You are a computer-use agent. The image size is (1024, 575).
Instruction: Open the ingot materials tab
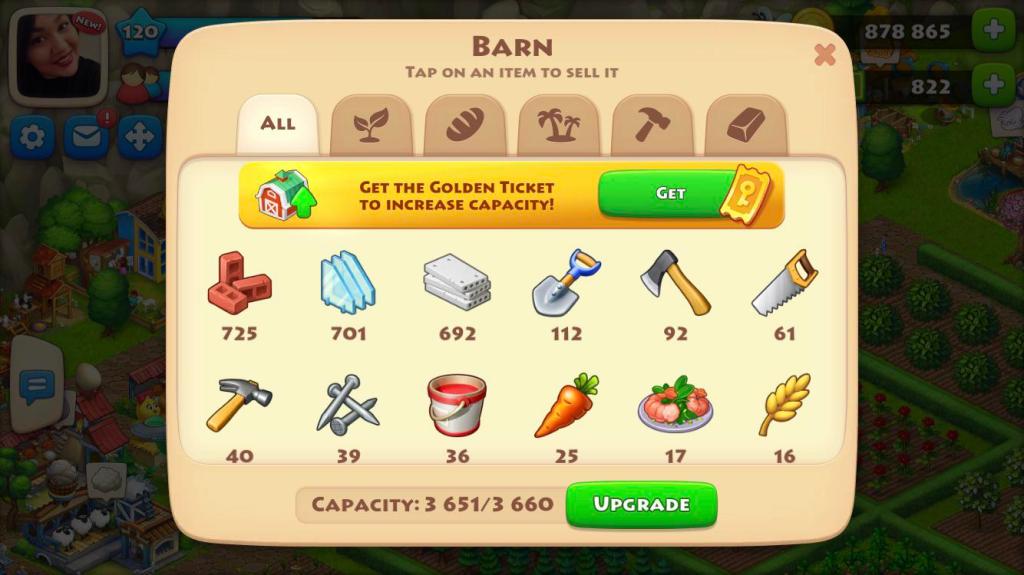coord(745,125)
